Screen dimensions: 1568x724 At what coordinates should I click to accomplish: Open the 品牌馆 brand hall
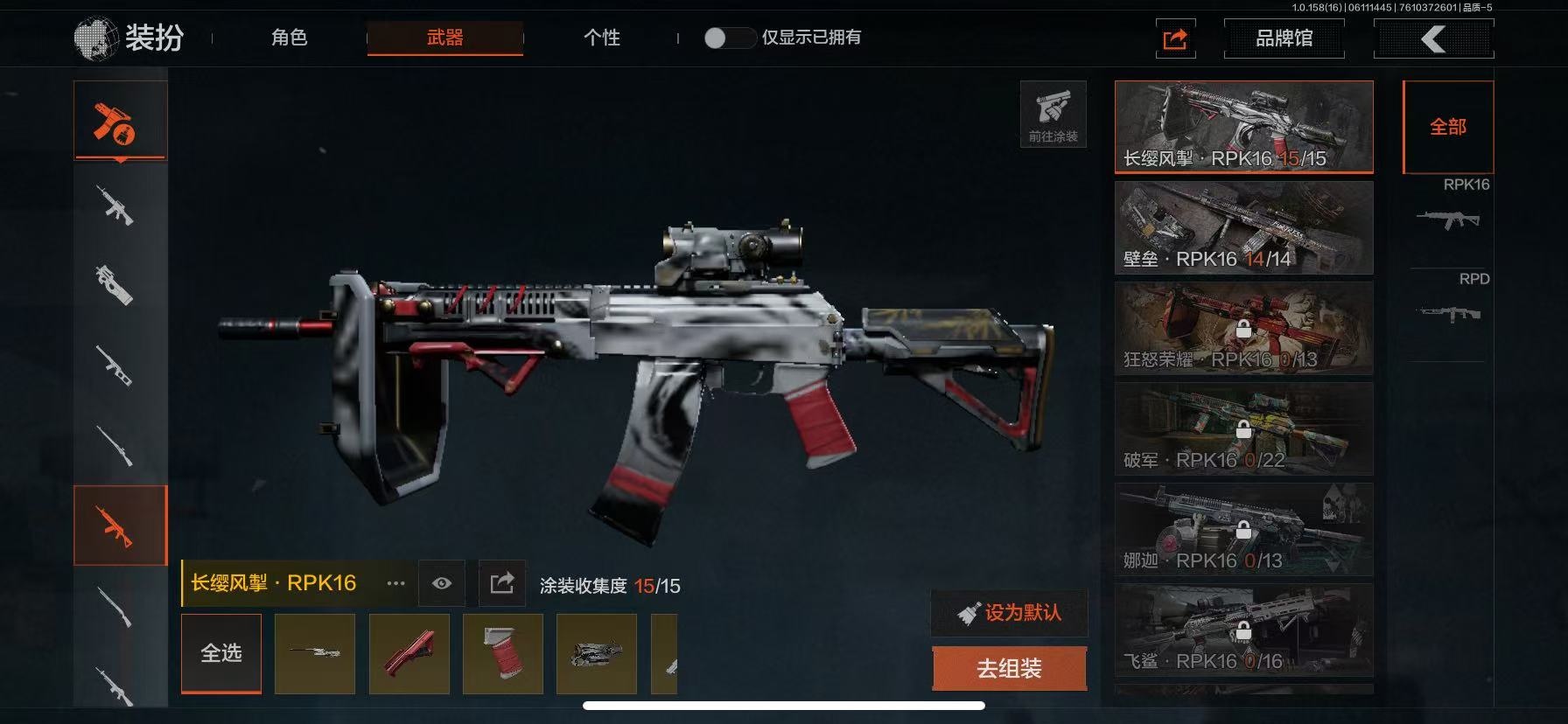1284,38
